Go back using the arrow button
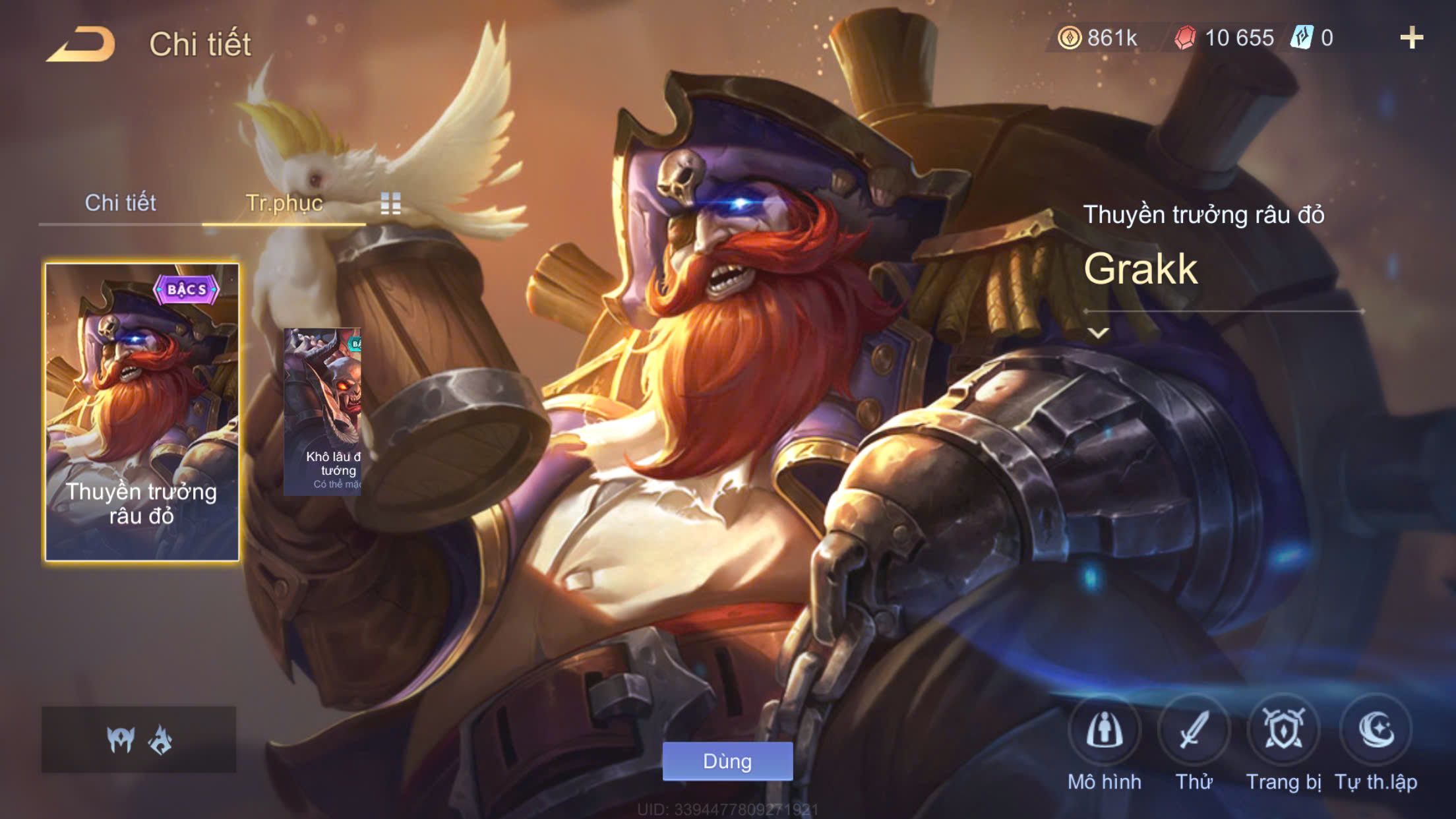The image size is (1456, 819). 80,44
